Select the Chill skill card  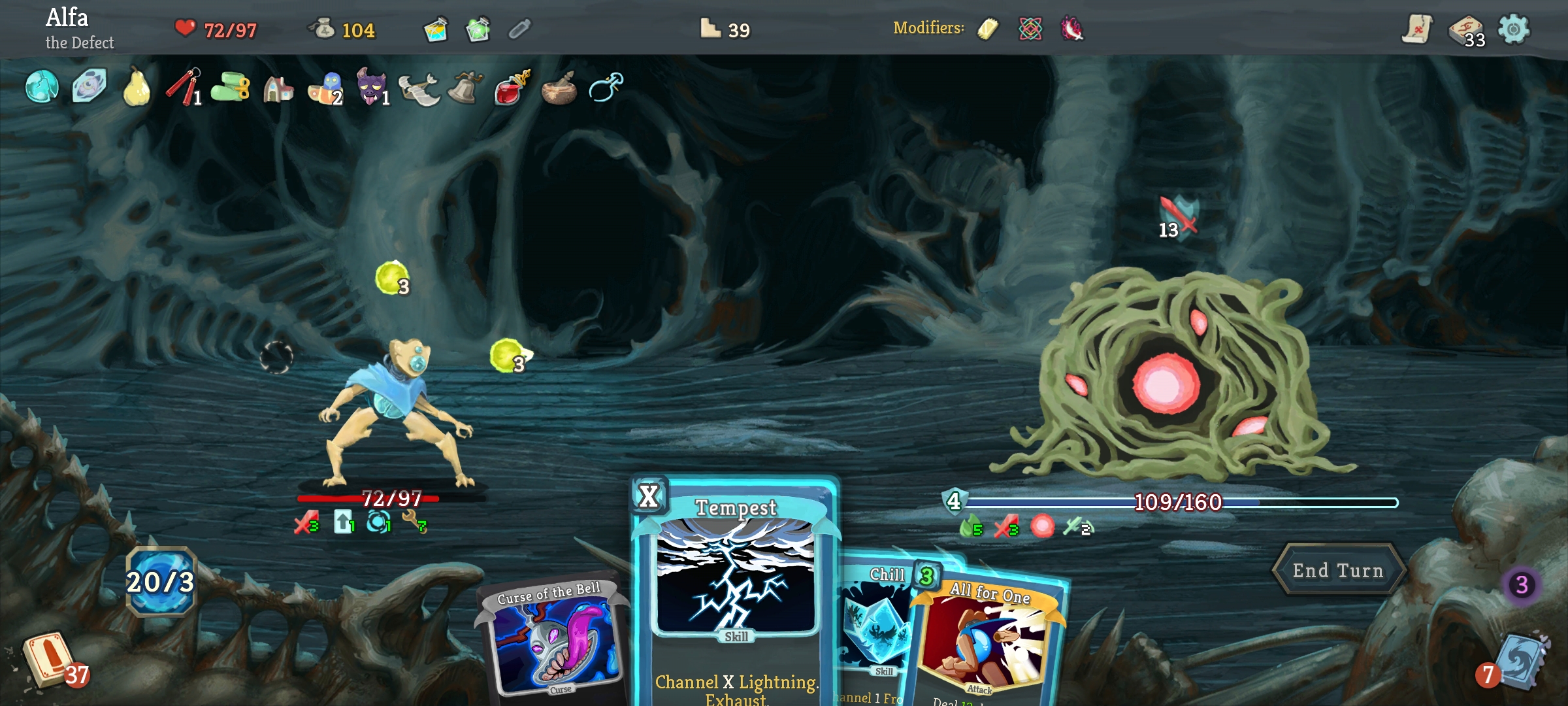(x=874, y=628)
